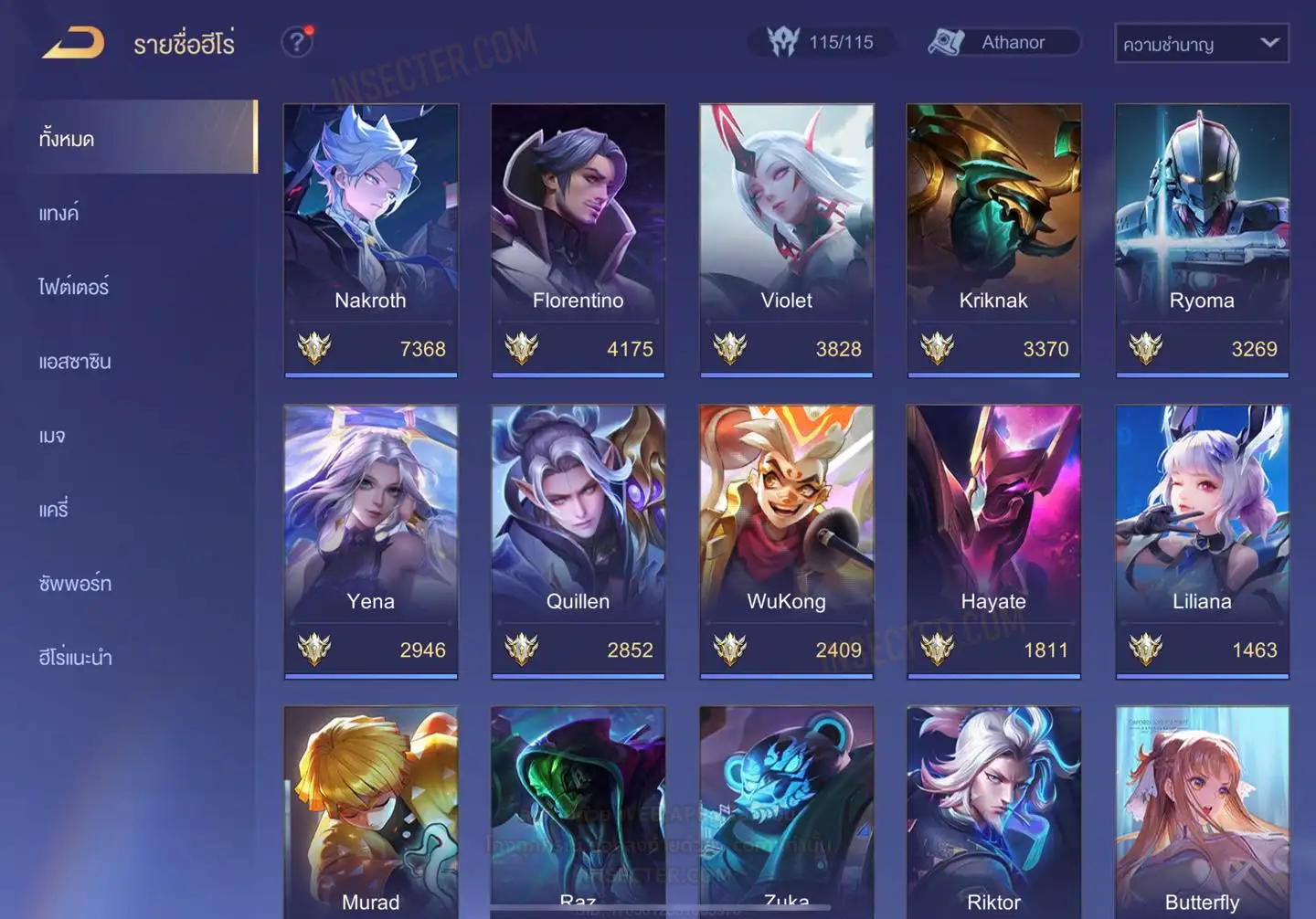Pick the Kriknak hero card
Viewport: 1316px width, 919px height.
[993, 239]
